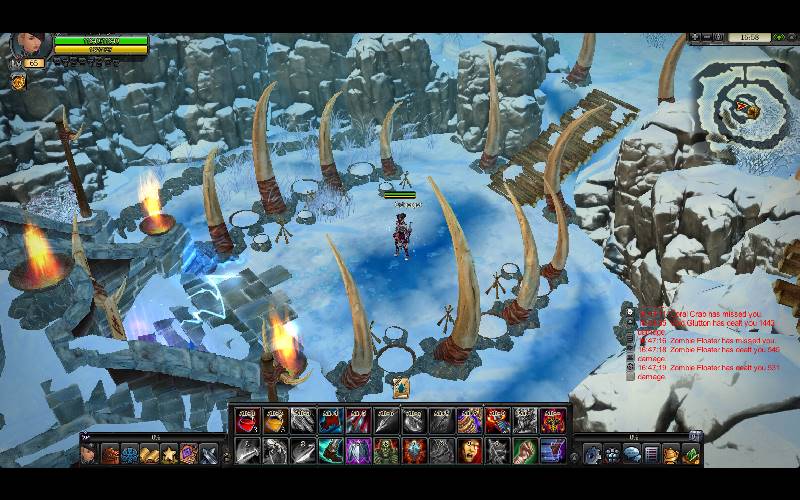The height and width of the screenshot is (500, 800).
Task: Zoom in the minimap with plus button
Action: tap(692, 38)
